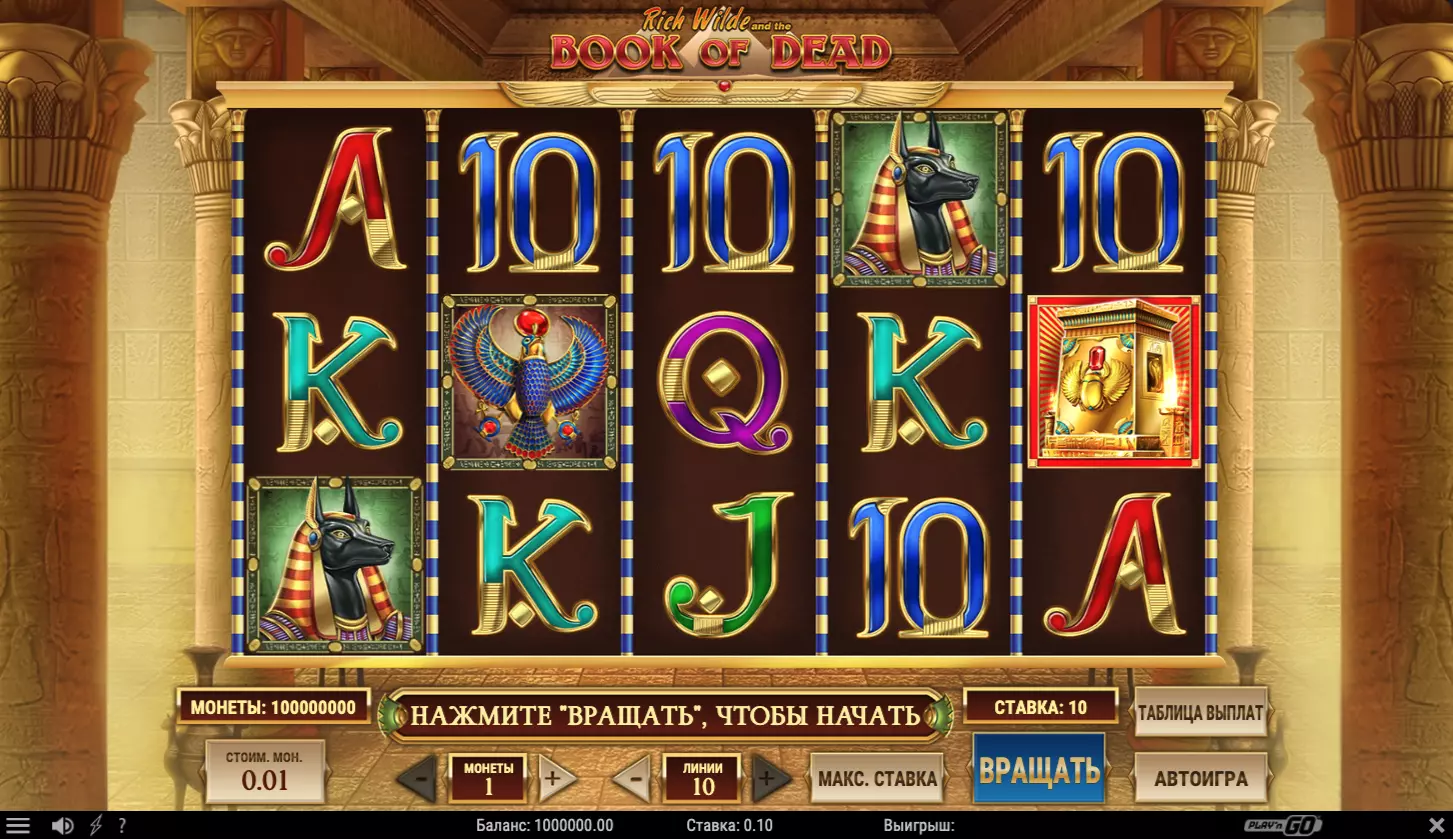The image size is (1453, 839).
Task: Start АВТОИГРА autoplay mode
Action: (x=1200, y=778)
